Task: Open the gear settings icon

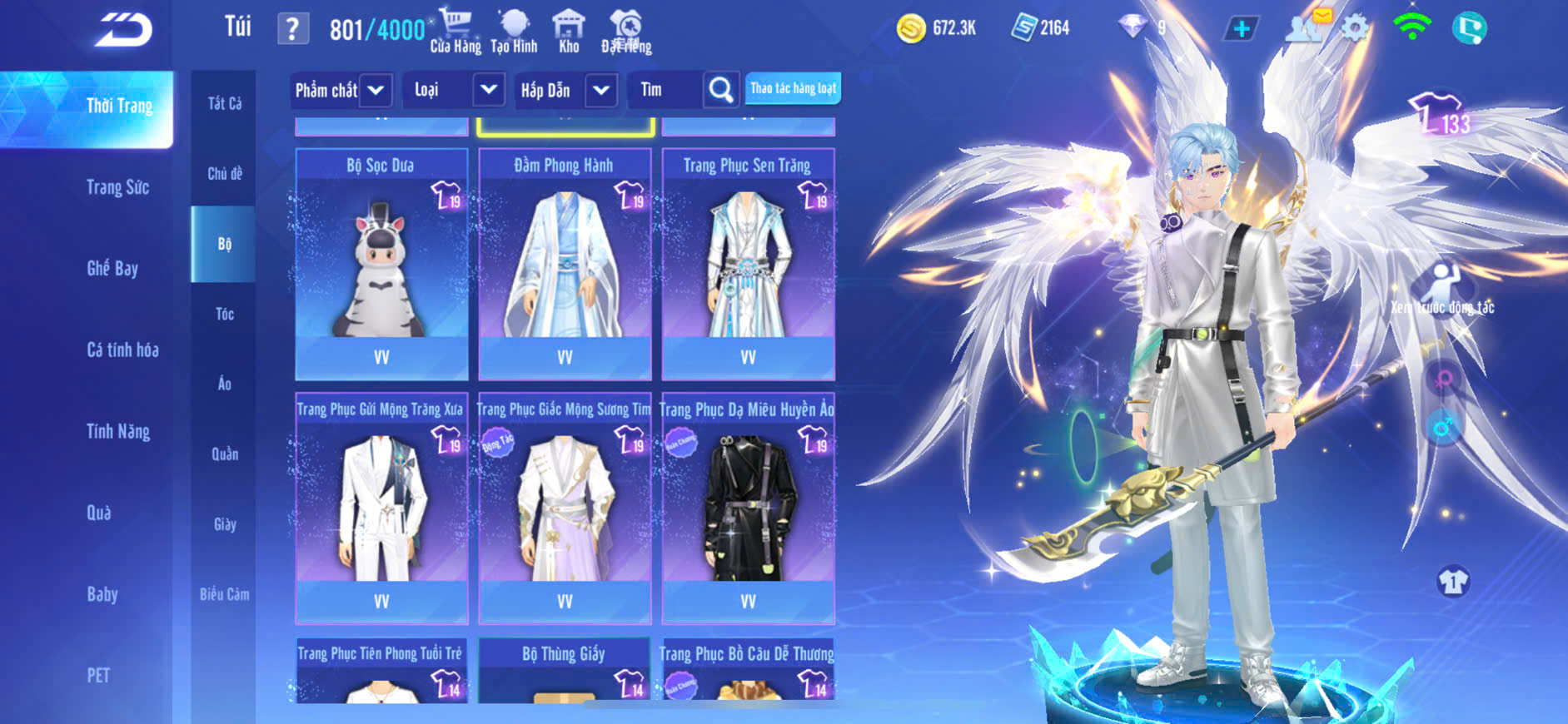Action: tap(1355, 28)
